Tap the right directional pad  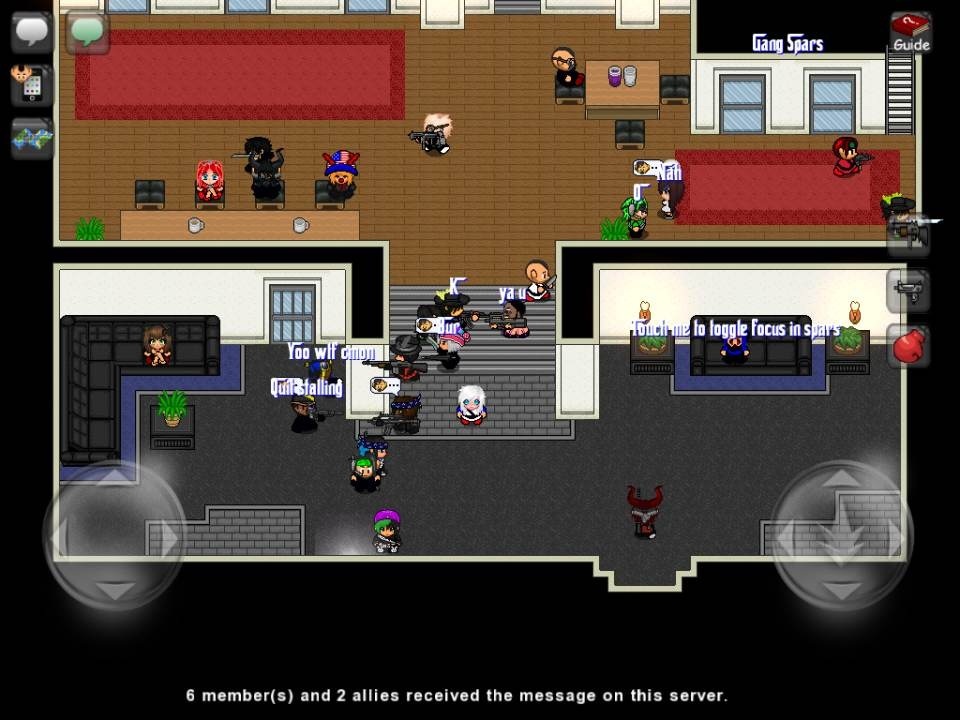pyautogui.click(x=842, y=537)
